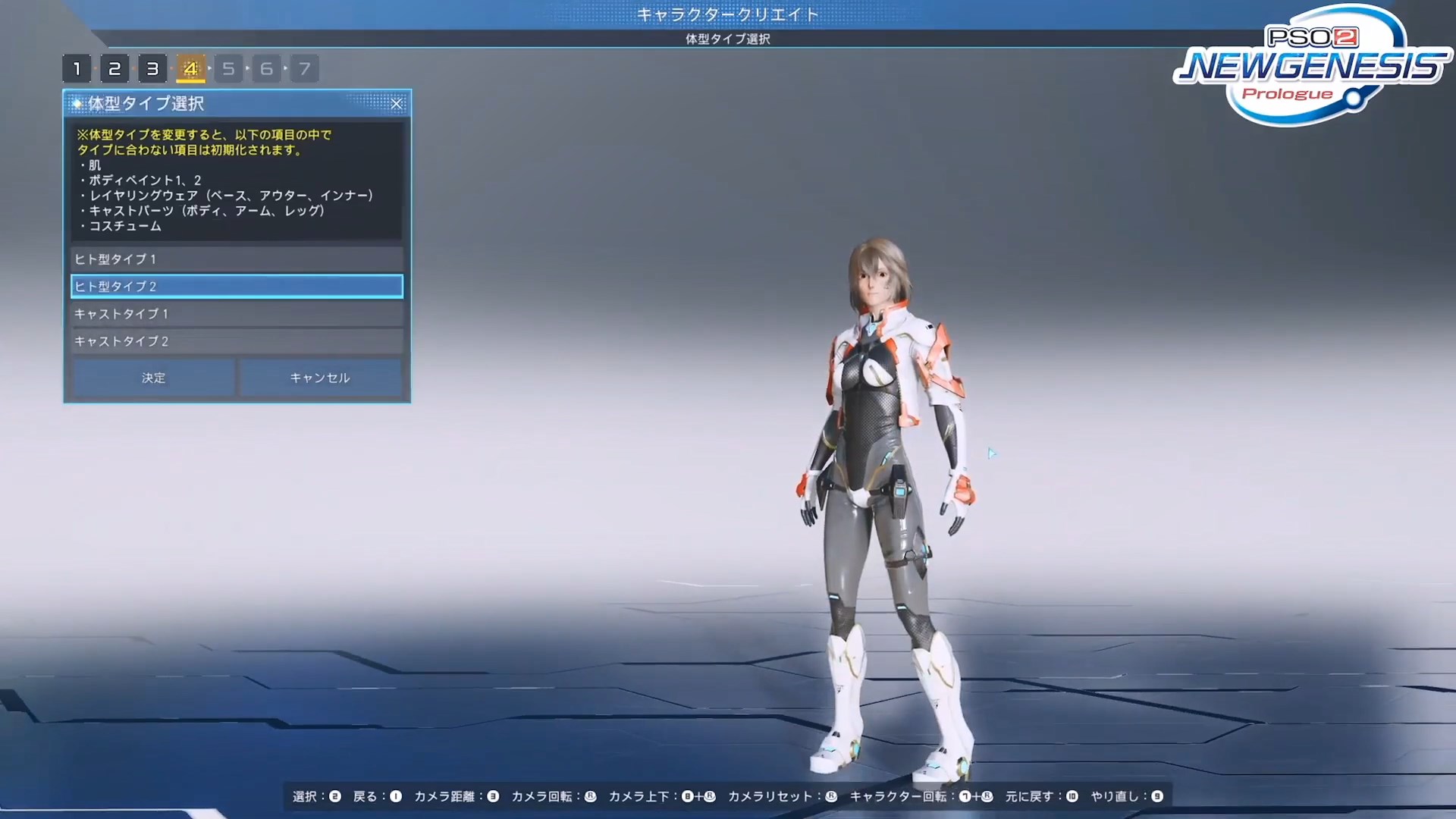Screen dimensions: 1456x819
Task: Pick キャストタイプ1 body type
Action: [237, 314]
